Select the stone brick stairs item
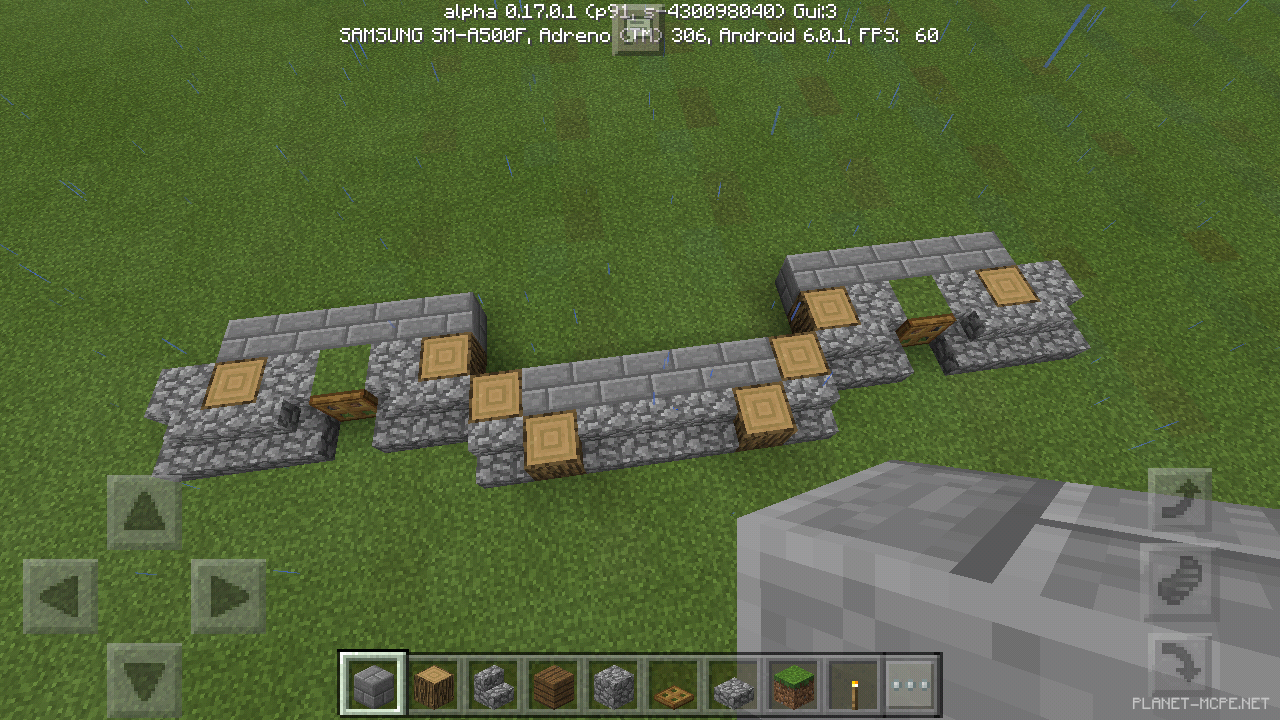The height and width of the screenshot is (720, 1280). click(x=492, y=683)
